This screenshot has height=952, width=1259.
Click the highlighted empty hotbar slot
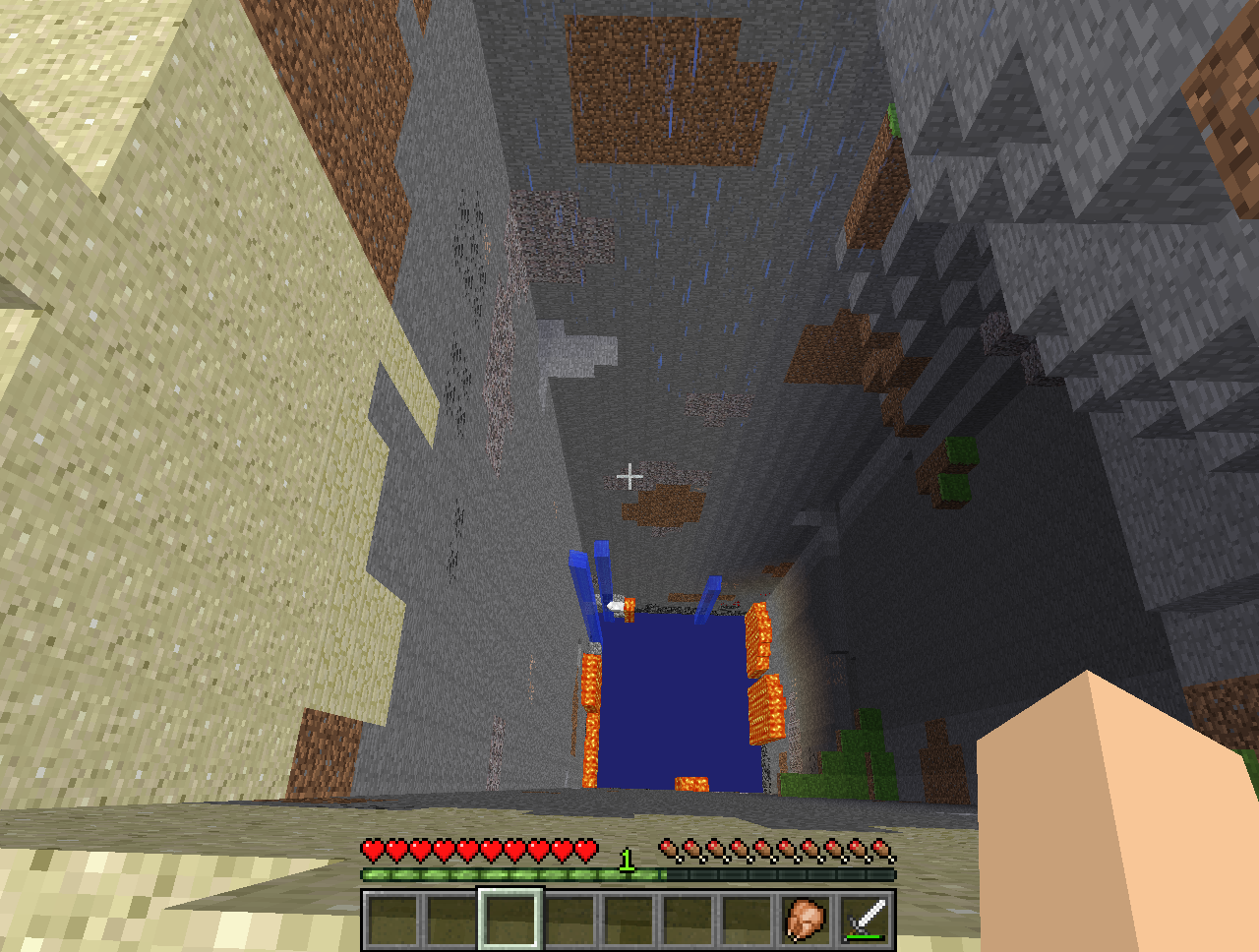point(510,920)
